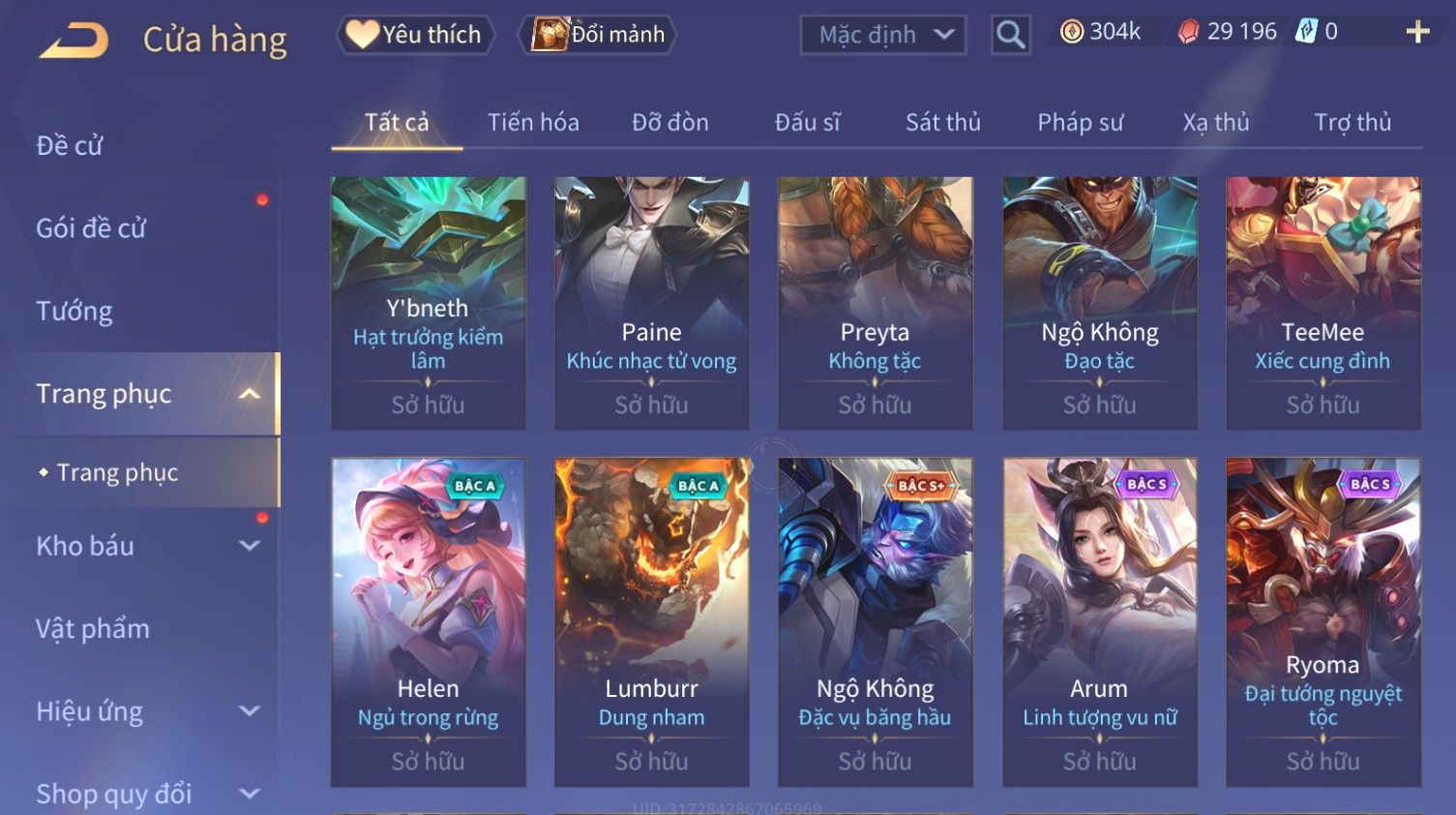
Task: Open the Đổi mảnh exchange button
Action: point(599,35)
